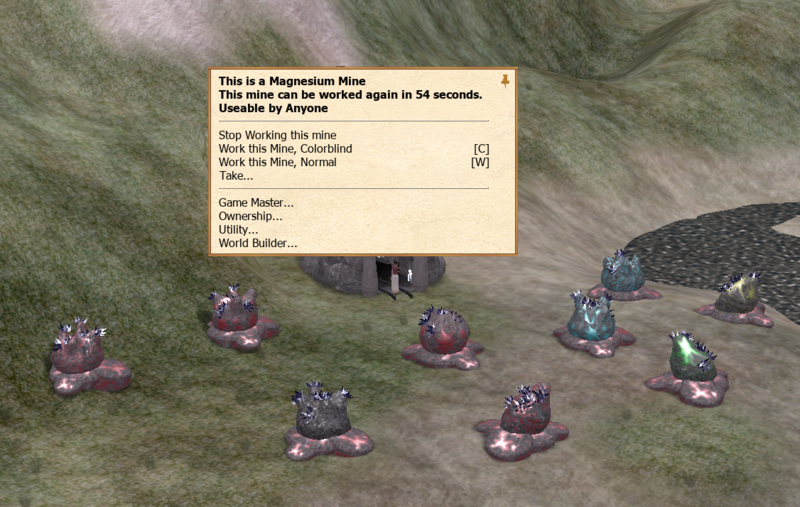Show the Ownership... options
800x507 pixels.
tap(250, 216)
